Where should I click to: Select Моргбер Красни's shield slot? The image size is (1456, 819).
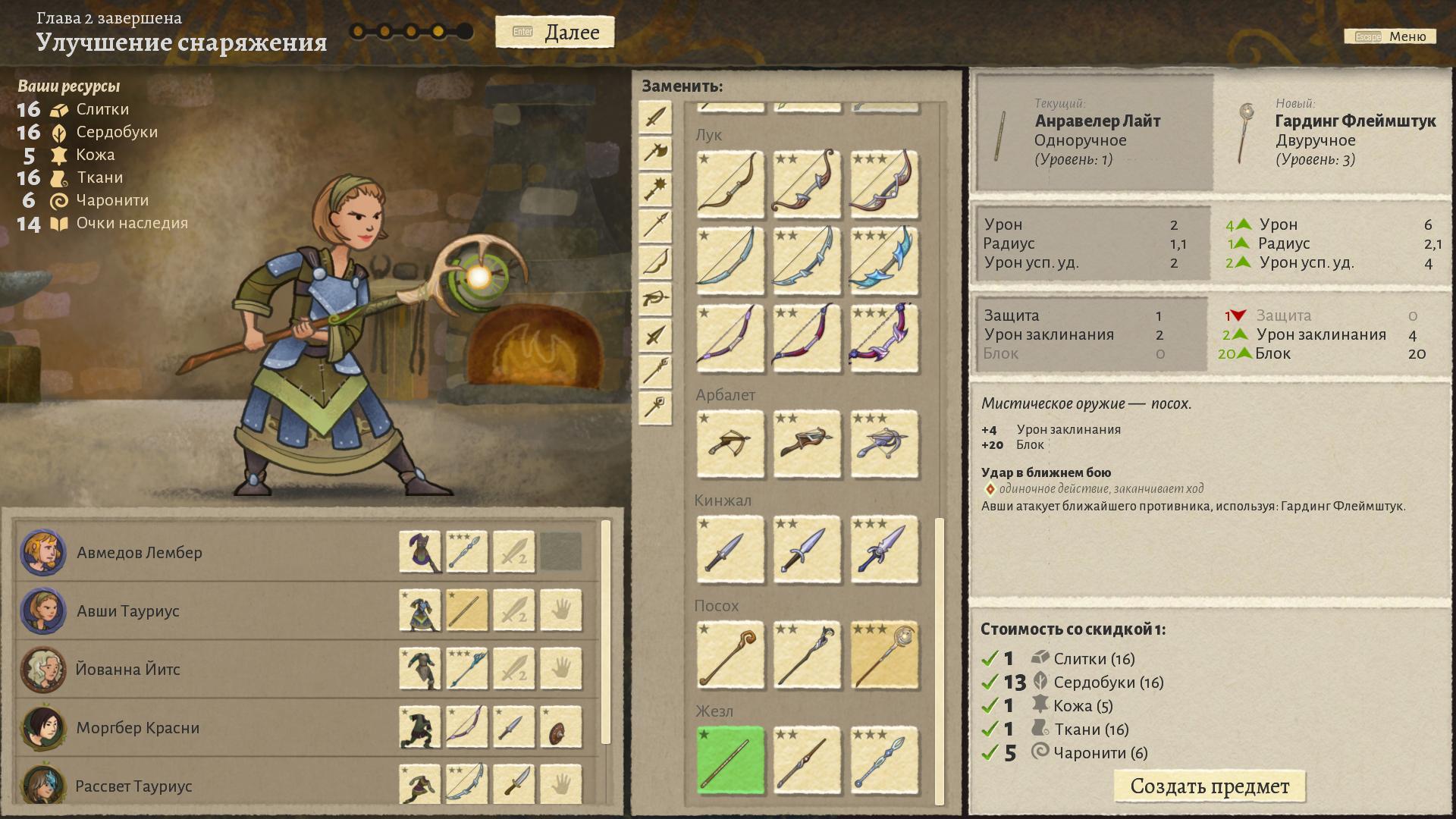(560, 727)
